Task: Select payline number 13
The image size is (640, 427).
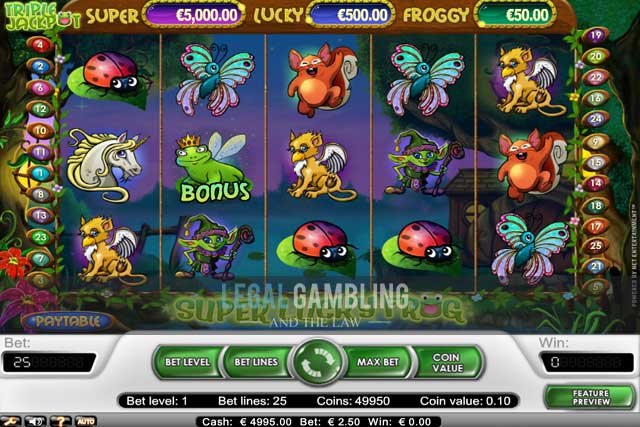Action: 40,215
